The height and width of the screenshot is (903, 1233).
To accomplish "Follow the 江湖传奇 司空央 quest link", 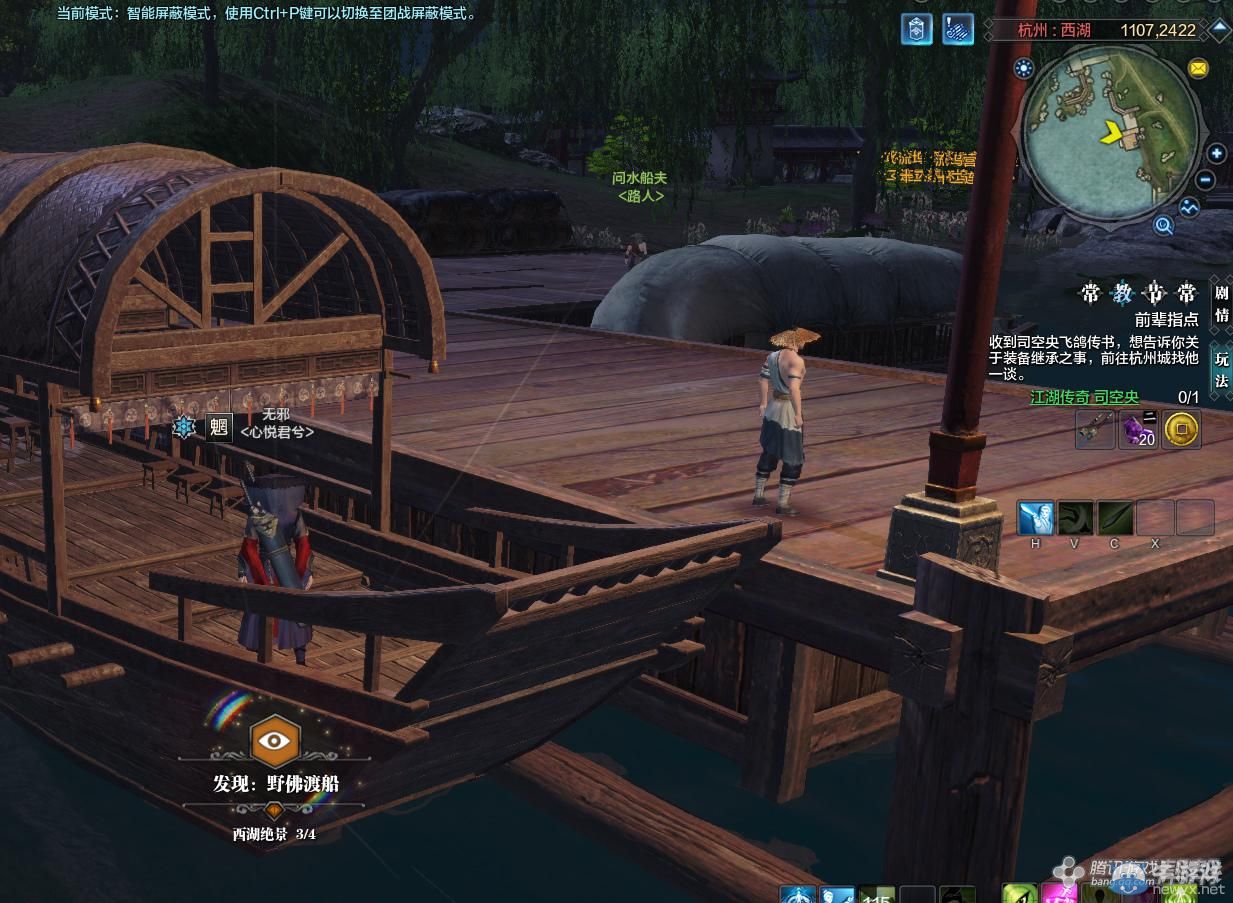I will pos(1084,397).
